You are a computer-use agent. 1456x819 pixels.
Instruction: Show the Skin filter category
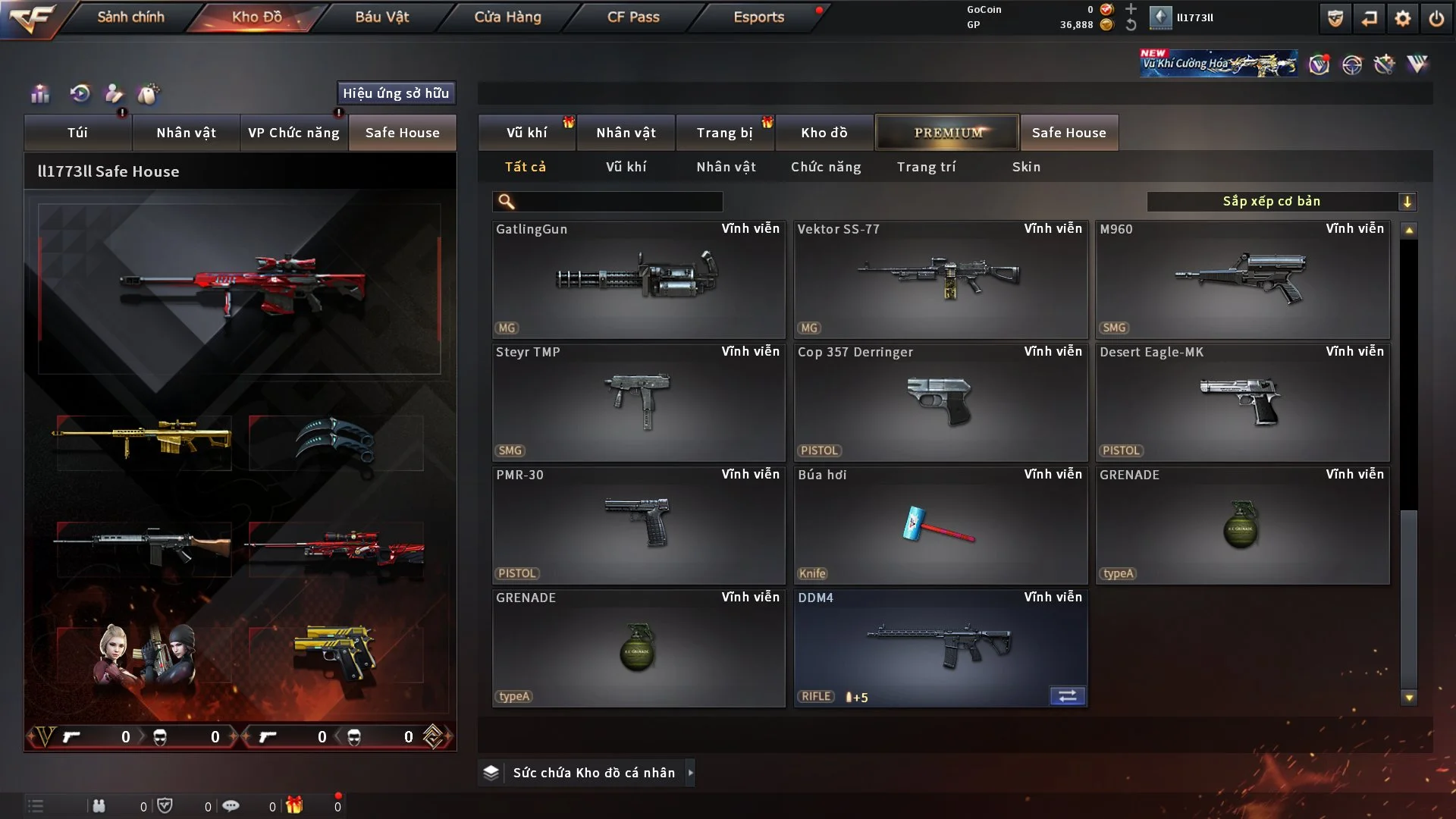tap(1026, 167)
